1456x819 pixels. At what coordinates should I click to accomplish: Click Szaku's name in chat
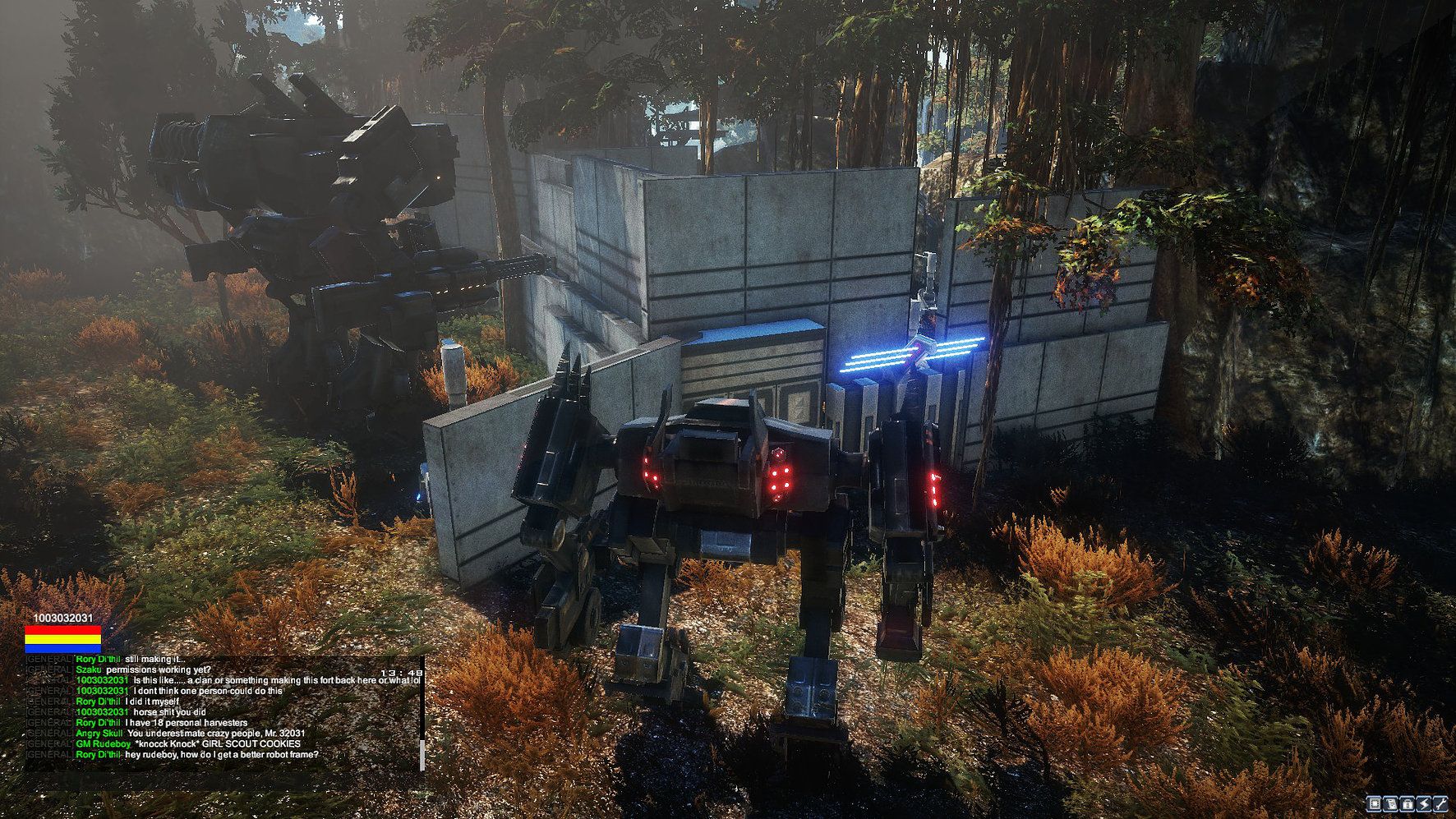tap(90, 669)
